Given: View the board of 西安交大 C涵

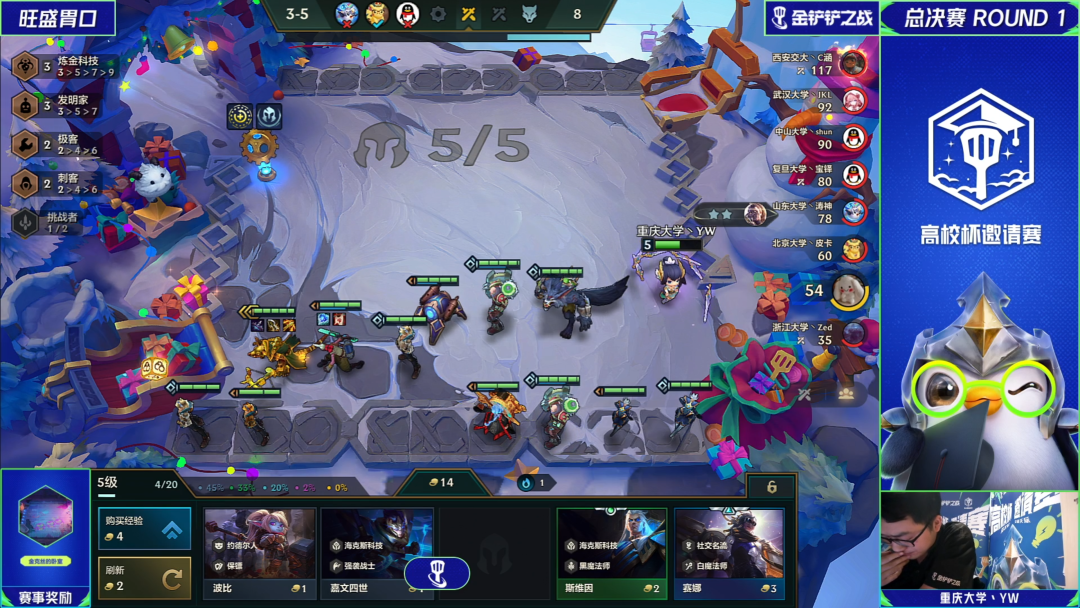Looking at the screenshot, I should [x=818, y=64].
